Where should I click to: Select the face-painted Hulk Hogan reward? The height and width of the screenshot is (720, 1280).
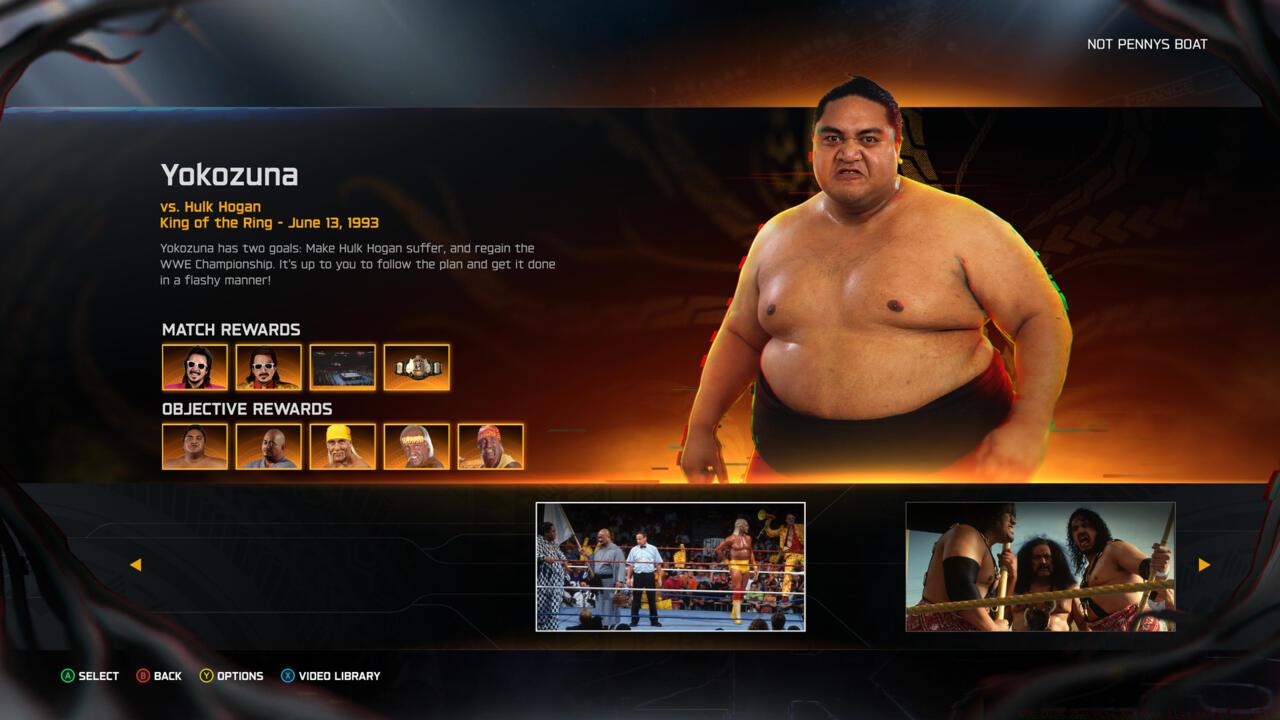(491, 447)
